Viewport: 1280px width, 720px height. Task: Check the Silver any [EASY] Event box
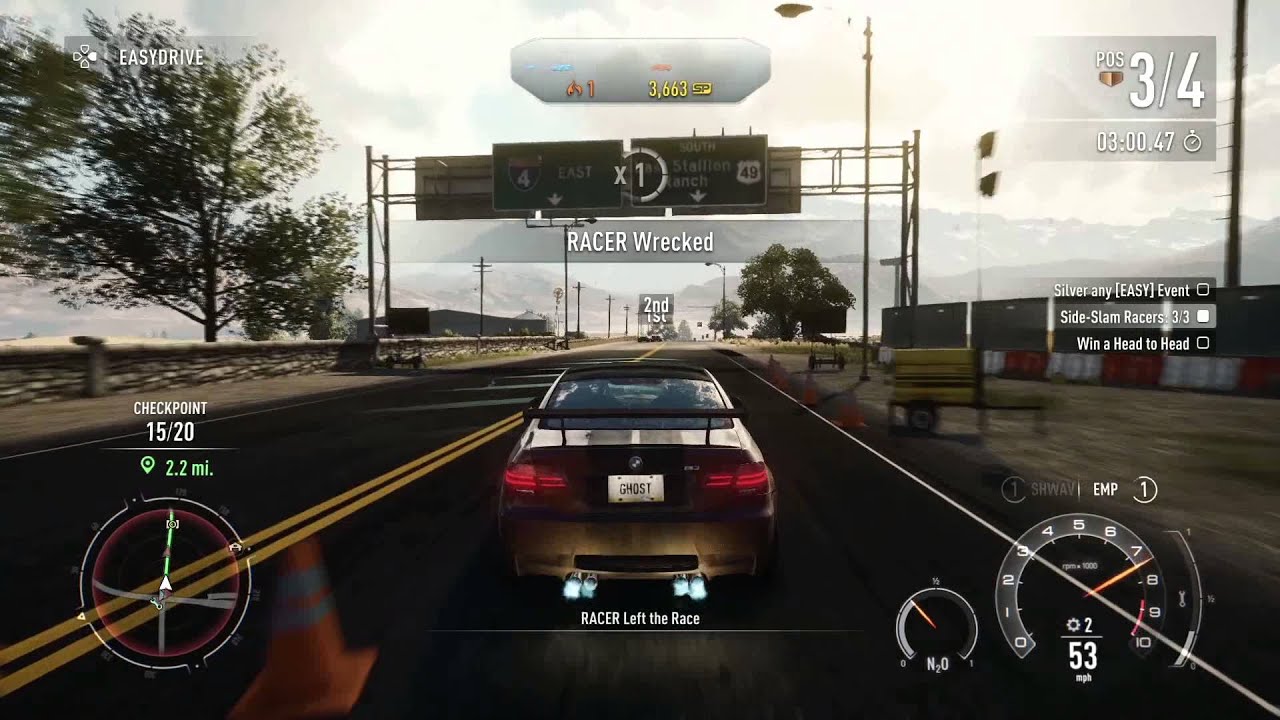1205,290
